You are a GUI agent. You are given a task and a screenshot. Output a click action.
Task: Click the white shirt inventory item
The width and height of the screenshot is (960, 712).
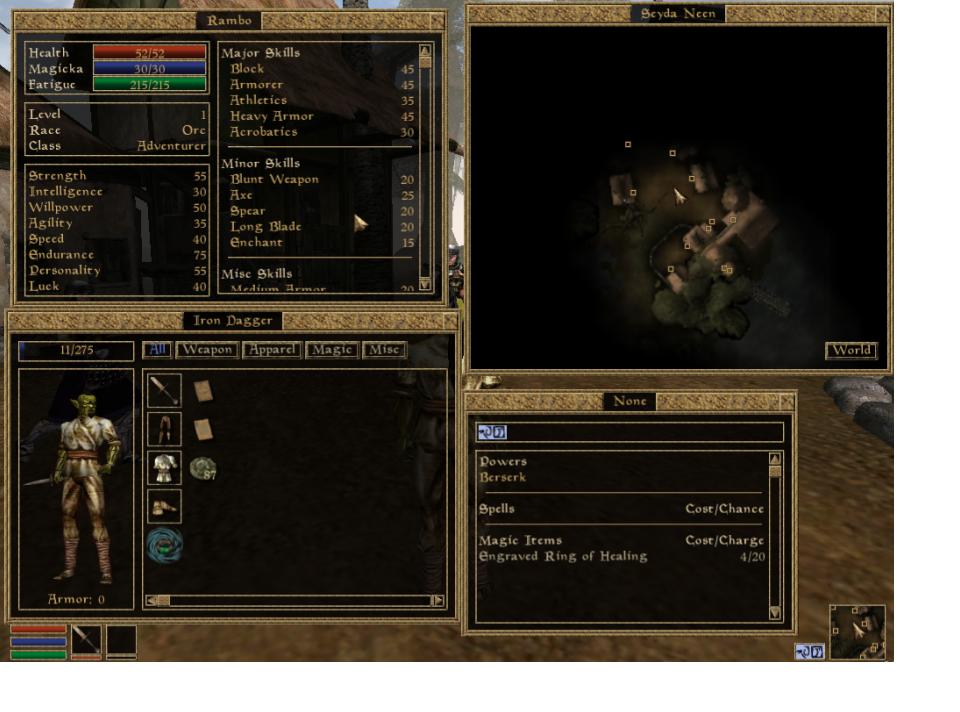164,468
